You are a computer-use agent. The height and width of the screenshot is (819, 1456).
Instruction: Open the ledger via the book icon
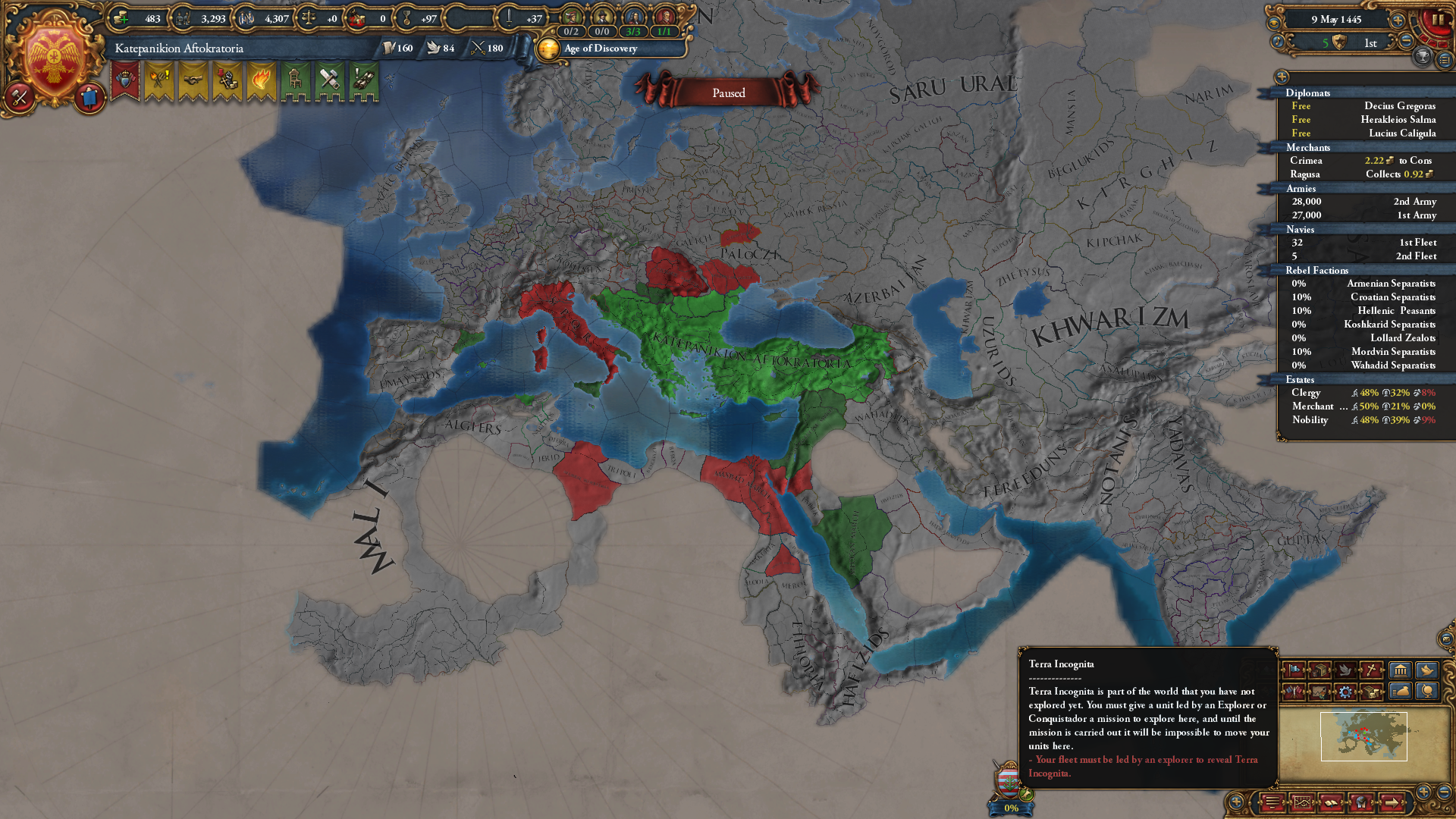pyautogui.click(x=1331, y=803)
